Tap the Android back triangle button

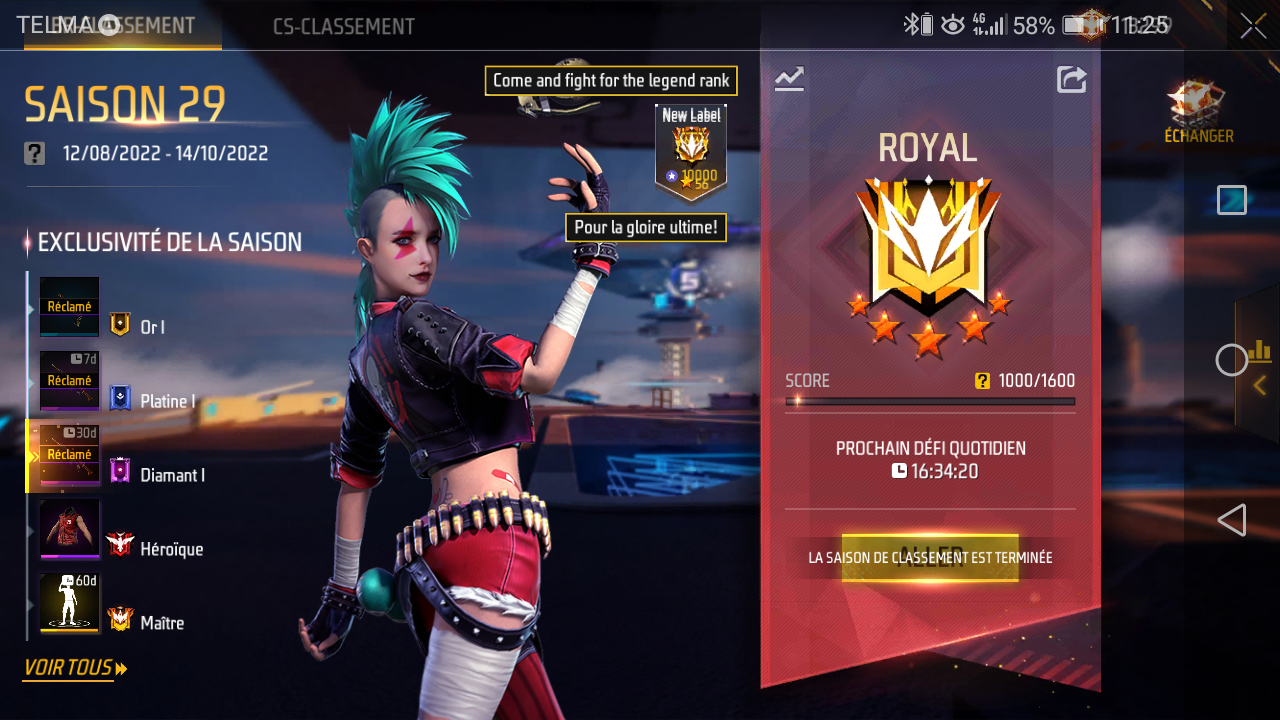point(1232,520)
